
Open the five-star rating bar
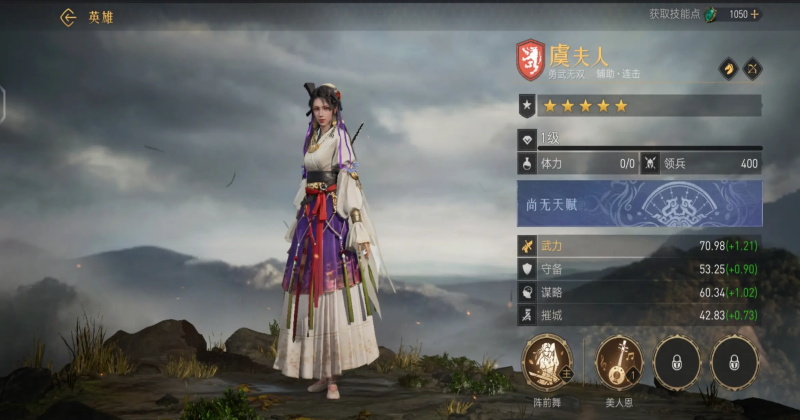click(640, 105)
